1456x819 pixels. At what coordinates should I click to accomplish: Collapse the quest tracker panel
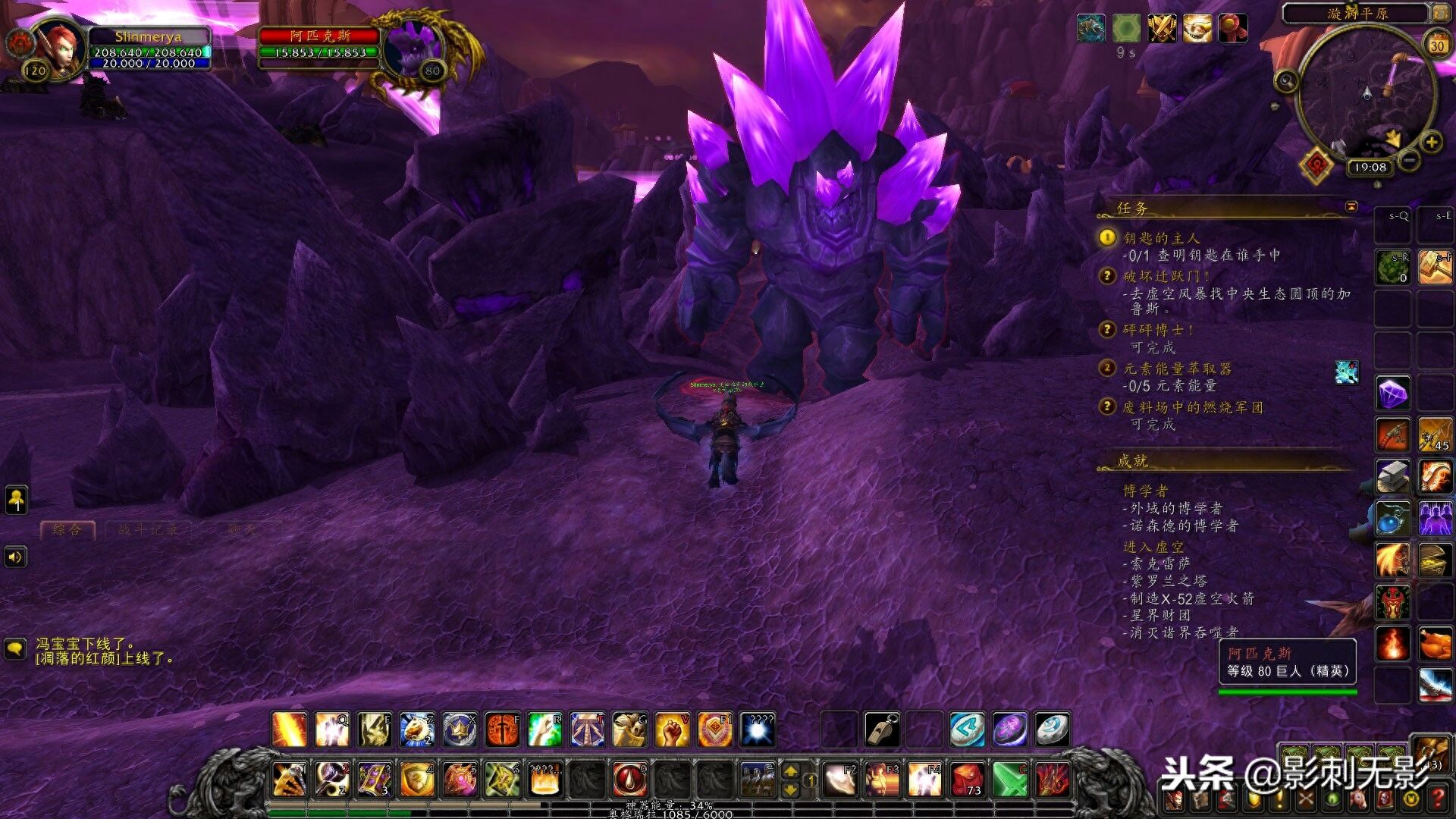point(1351,206)
